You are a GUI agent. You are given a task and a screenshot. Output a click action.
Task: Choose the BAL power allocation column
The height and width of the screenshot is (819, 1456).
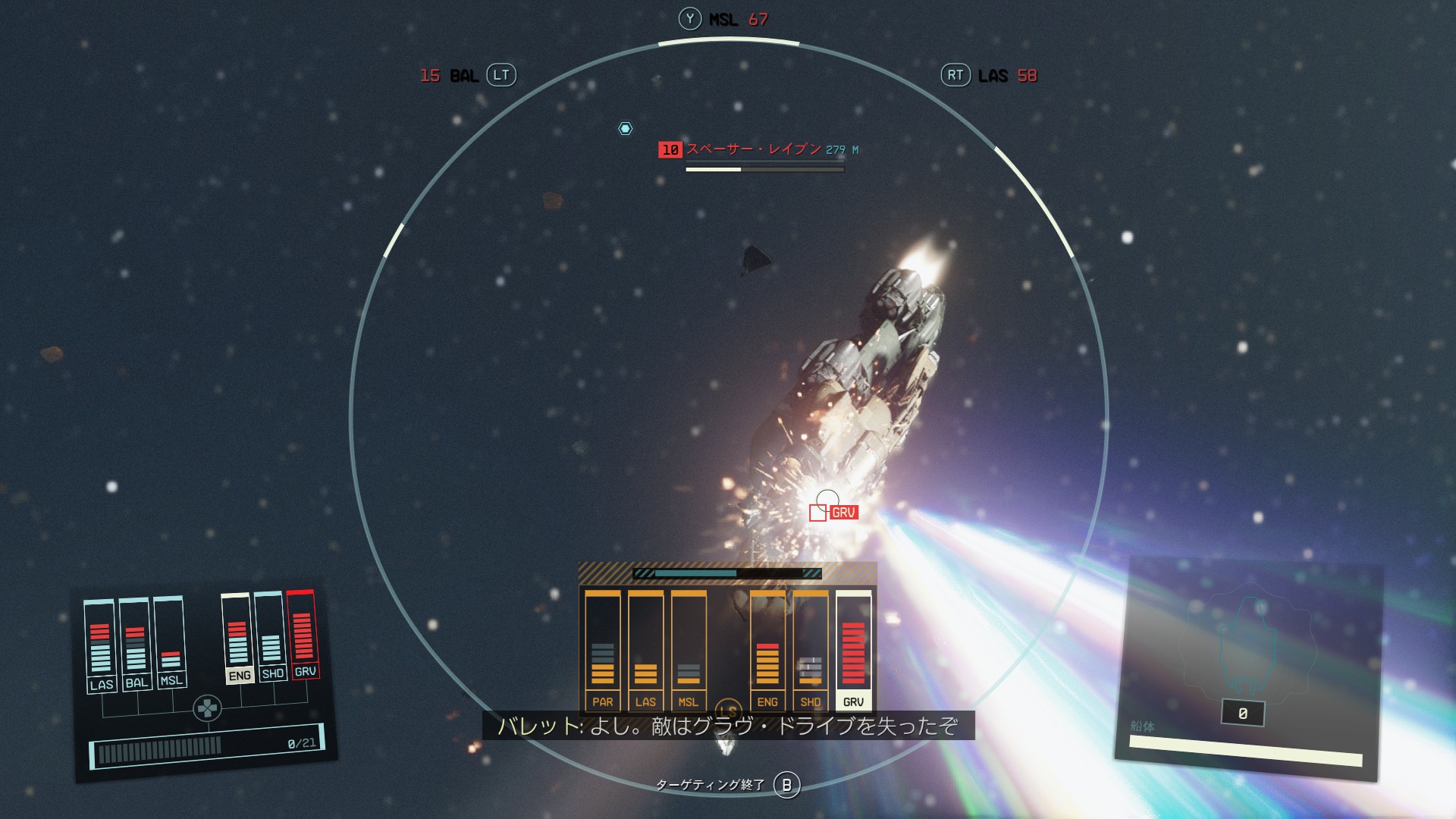click(136, 643)
